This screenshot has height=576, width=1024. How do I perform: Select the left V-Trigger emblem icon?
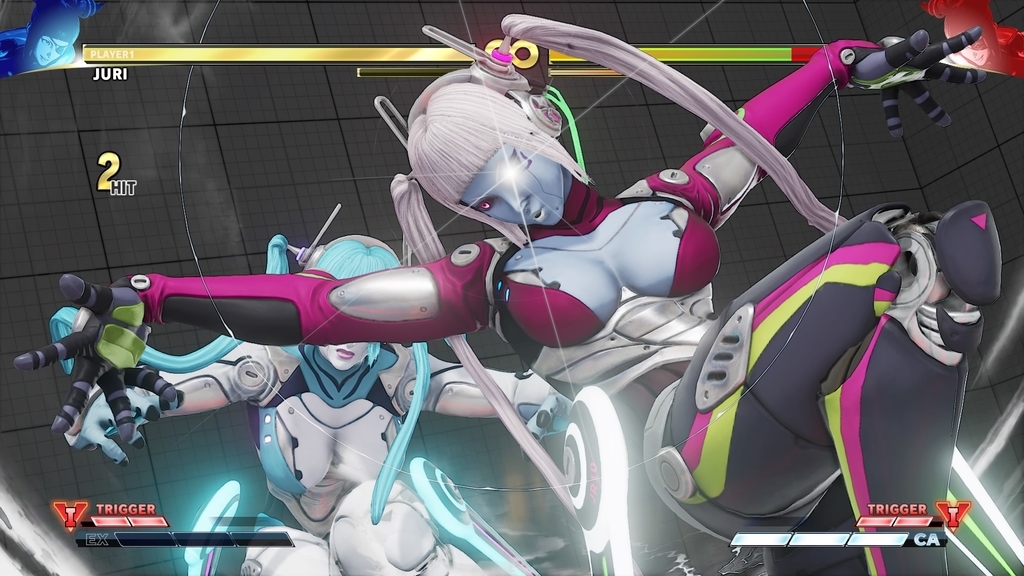tap(70, 515)
